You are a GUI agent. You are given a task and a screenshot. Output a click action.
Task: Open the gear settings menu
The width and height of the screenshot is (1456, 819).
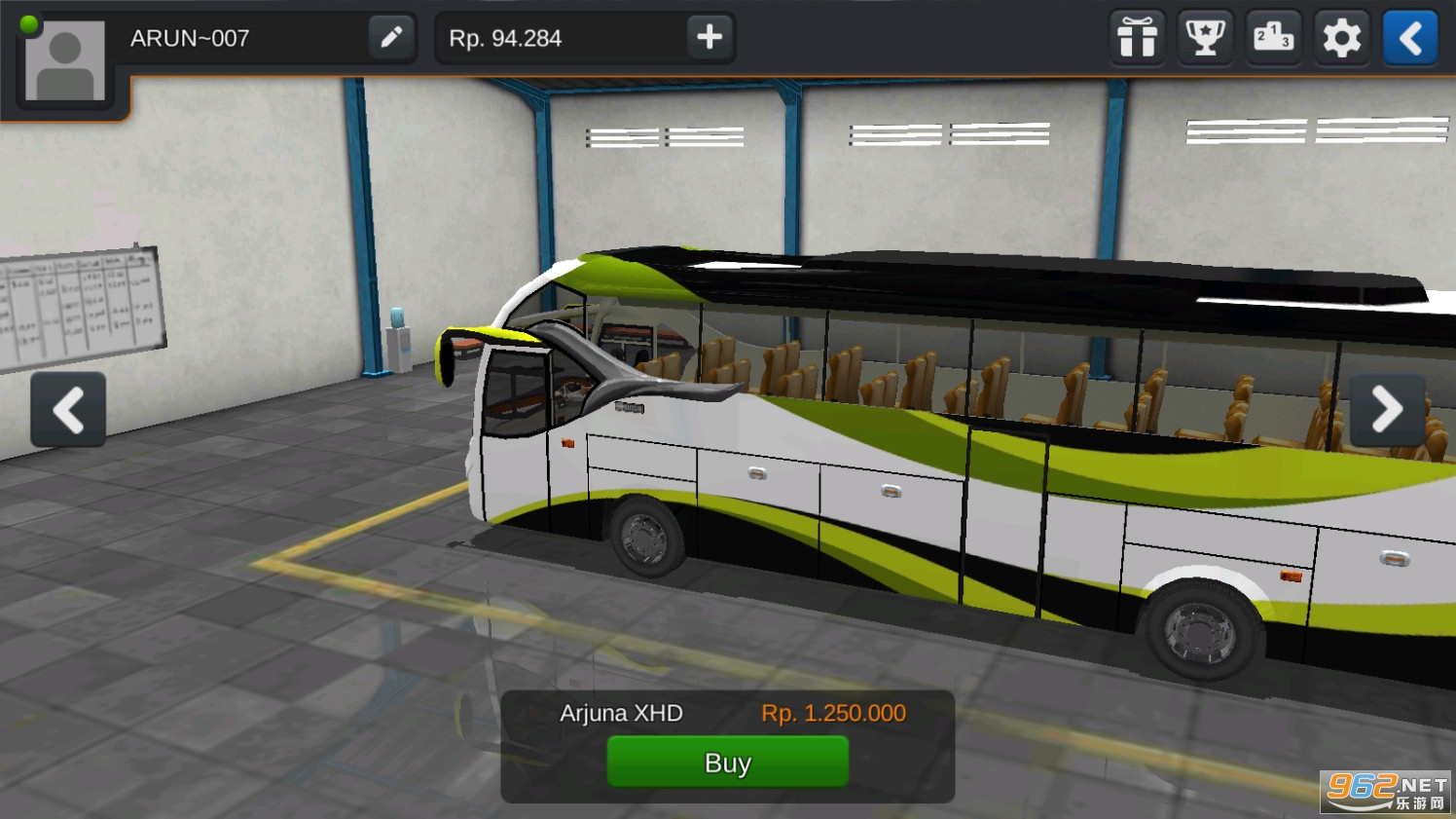[x=1341, y=38]
